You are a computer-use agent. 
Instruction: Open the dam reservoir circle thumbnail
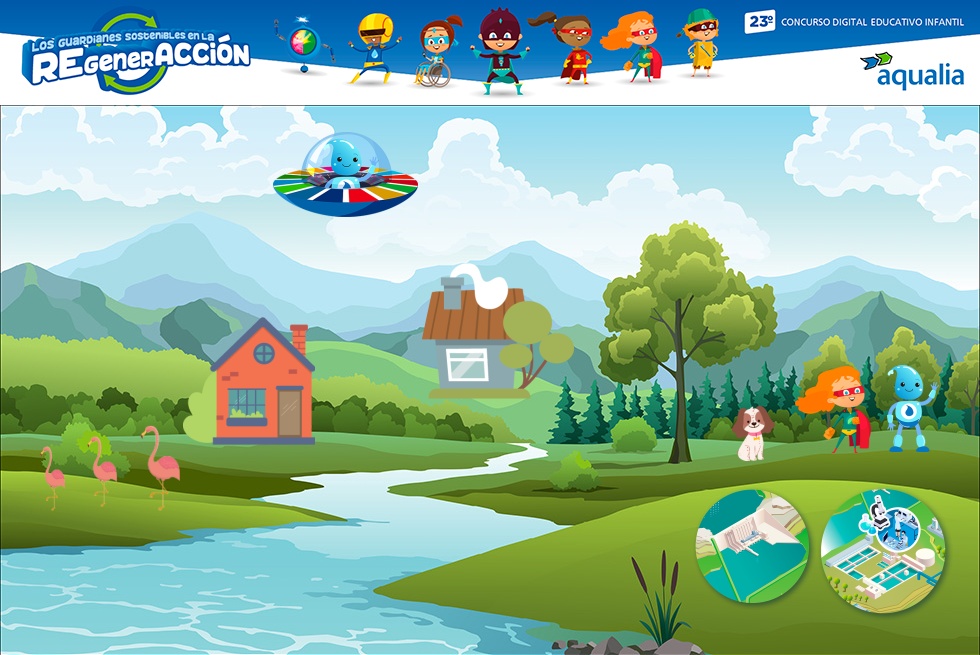click(x=752, y=544)
